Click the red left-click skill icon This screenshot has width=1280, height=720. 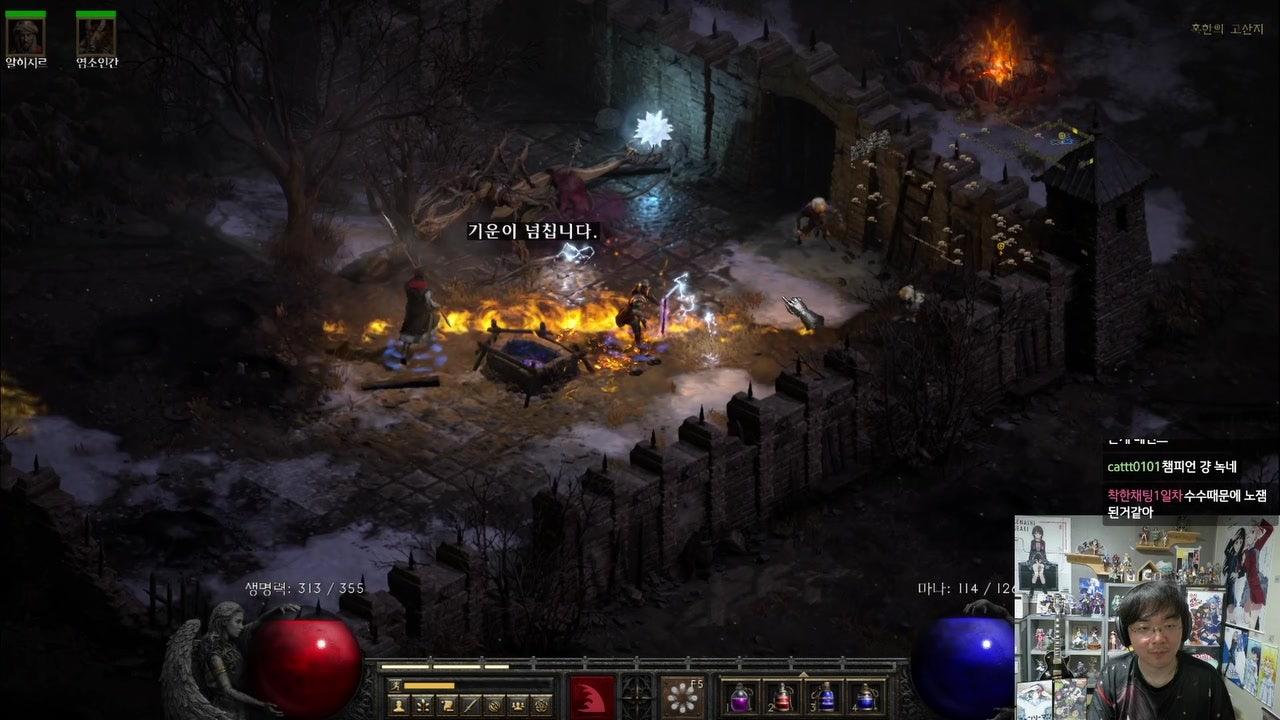[x=592, y=696]
